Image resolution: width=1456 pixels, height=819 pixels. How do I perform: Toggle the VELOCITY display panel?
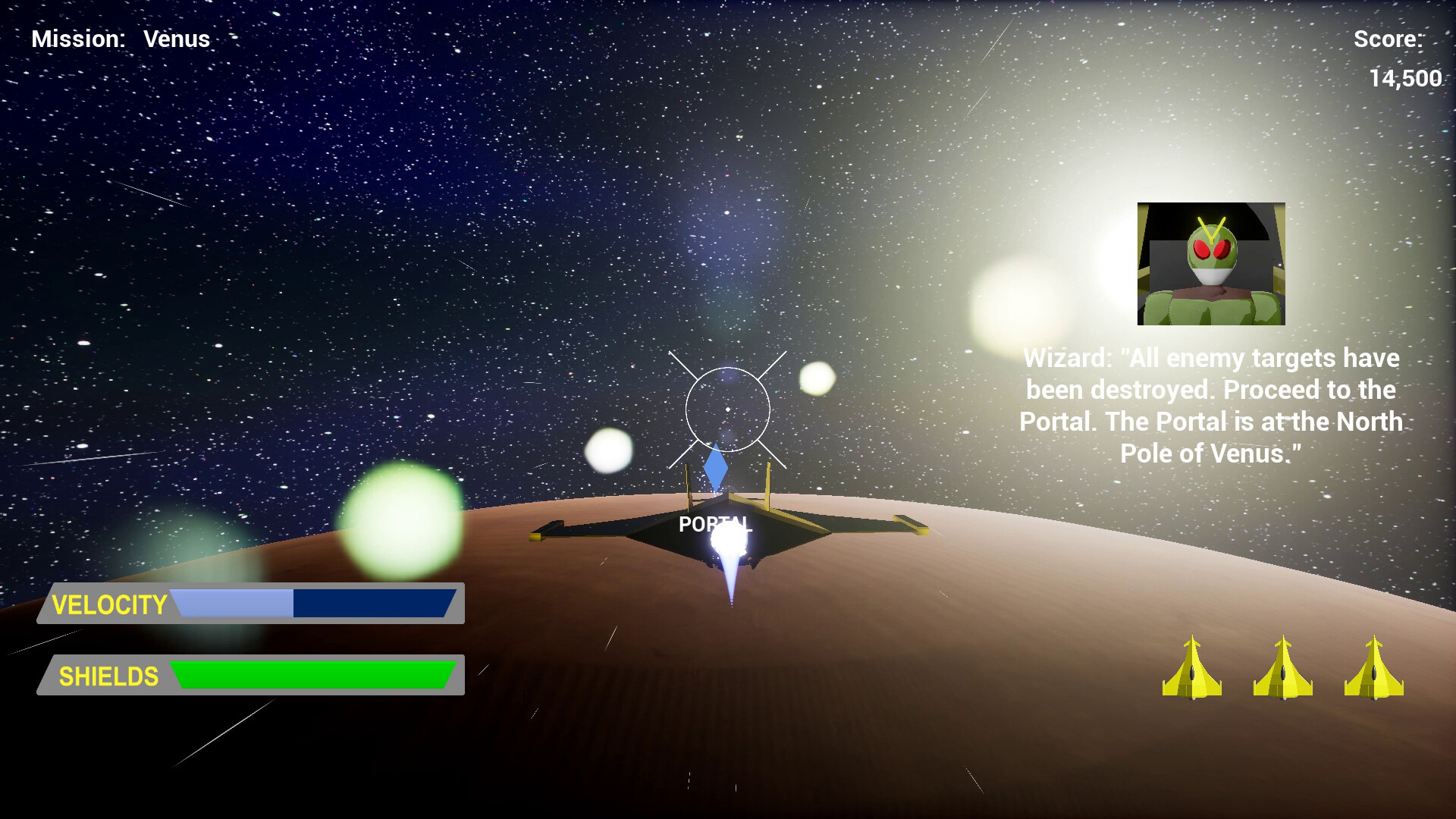coord(250,605)
